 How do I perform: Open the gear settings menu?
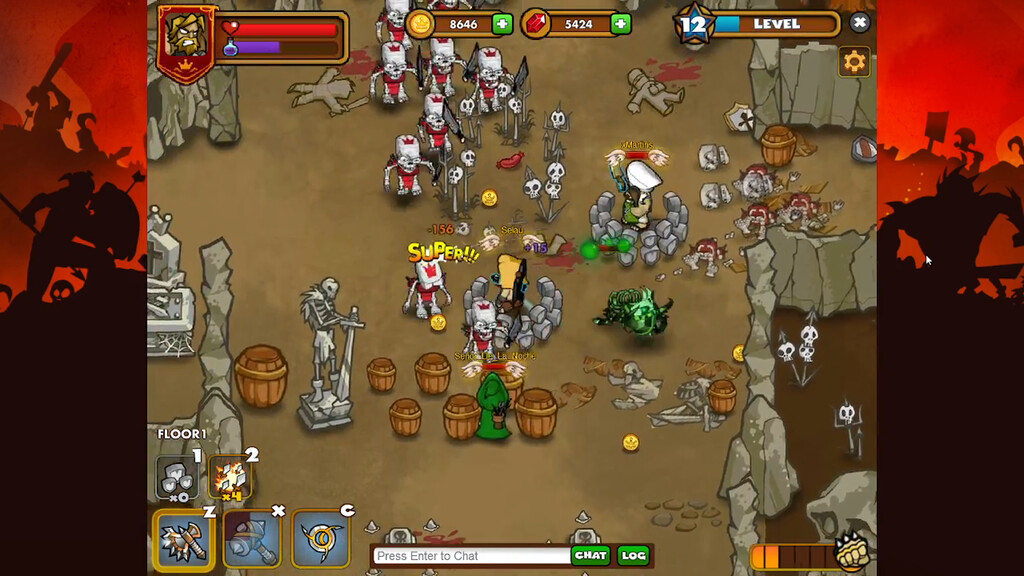[x=854, y=62]
